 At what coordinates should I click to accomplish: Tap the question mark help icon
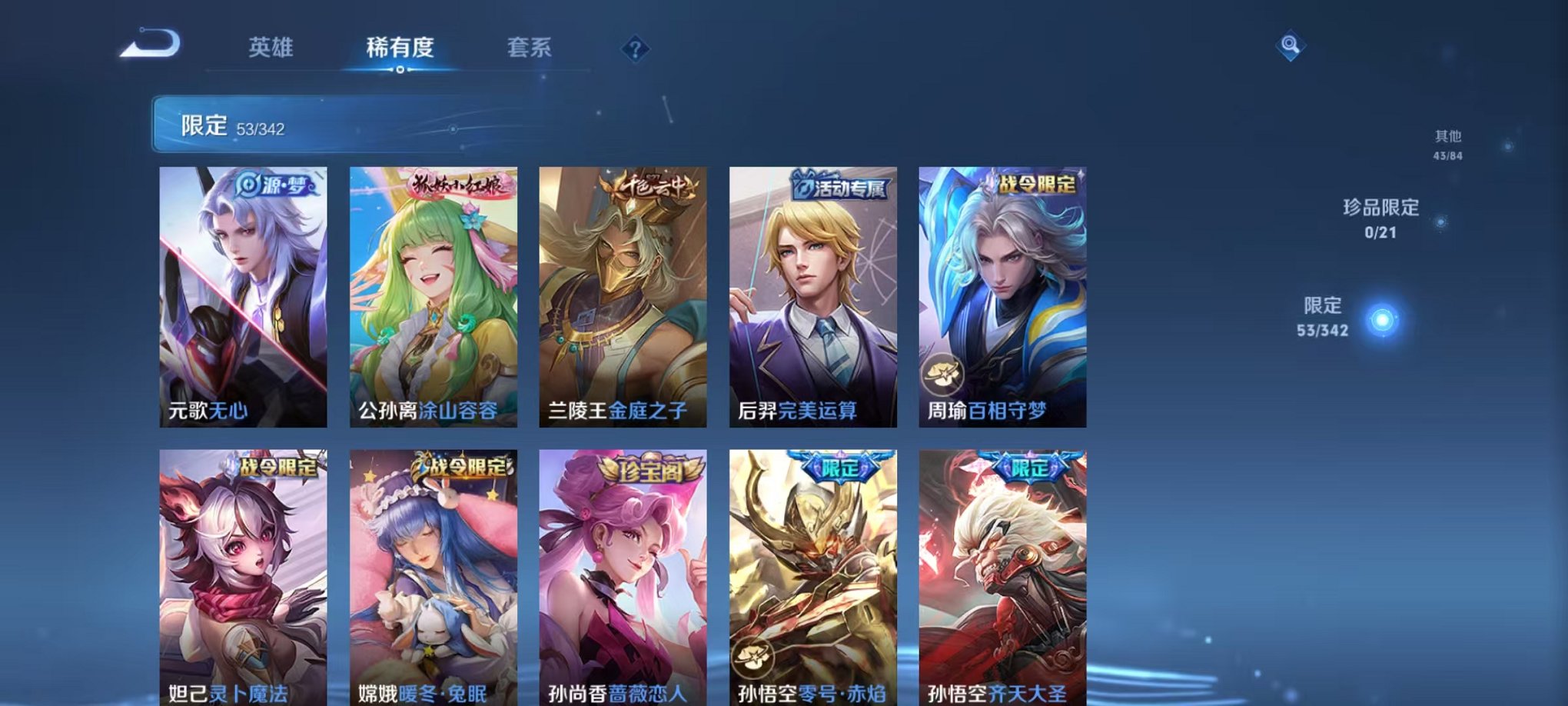(634, 49)
